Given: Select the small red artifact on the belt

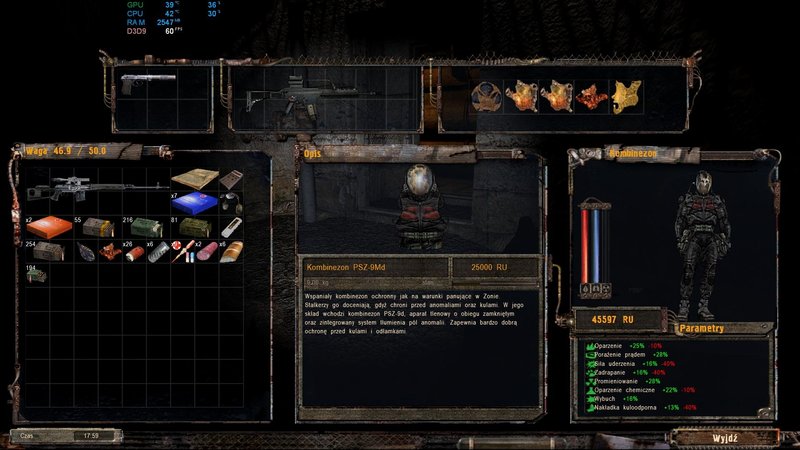Looking at the screenshot, I should pyautogui.click(x=592, y=96).
